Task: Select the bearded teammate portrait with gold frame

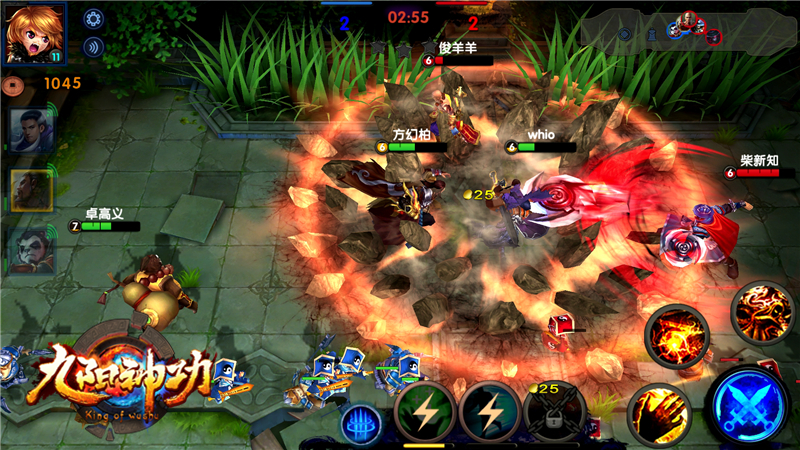Action: pos(31,190)
